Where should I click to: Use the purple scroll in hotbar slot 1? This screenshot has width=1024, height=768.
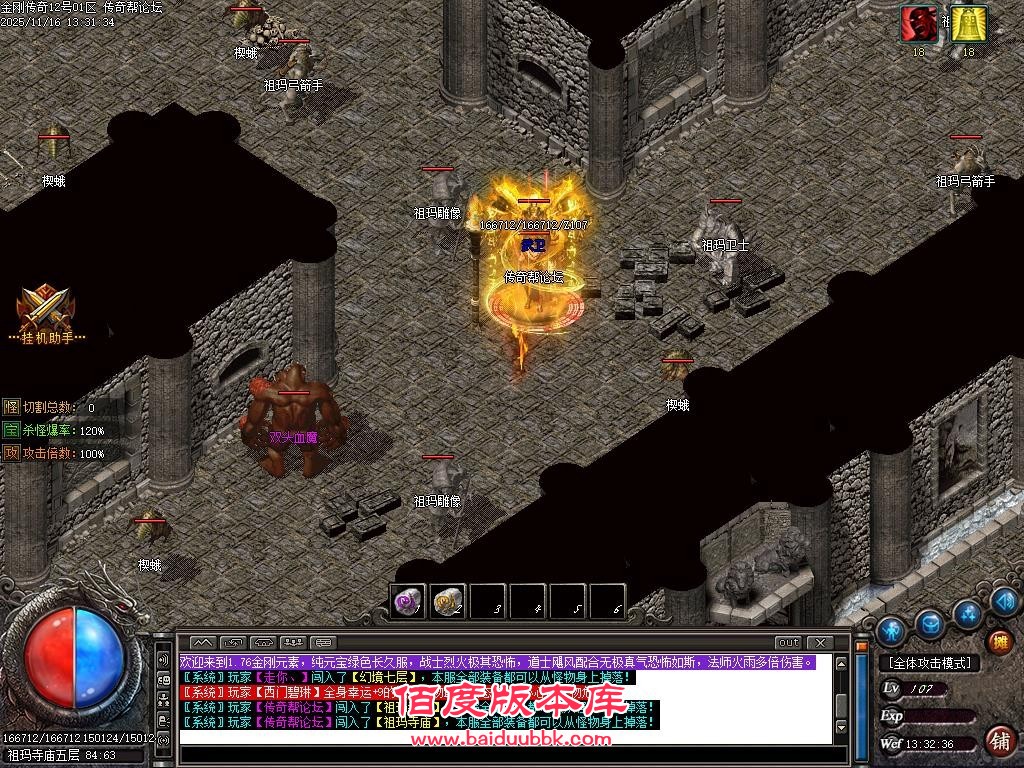[408, 601]
